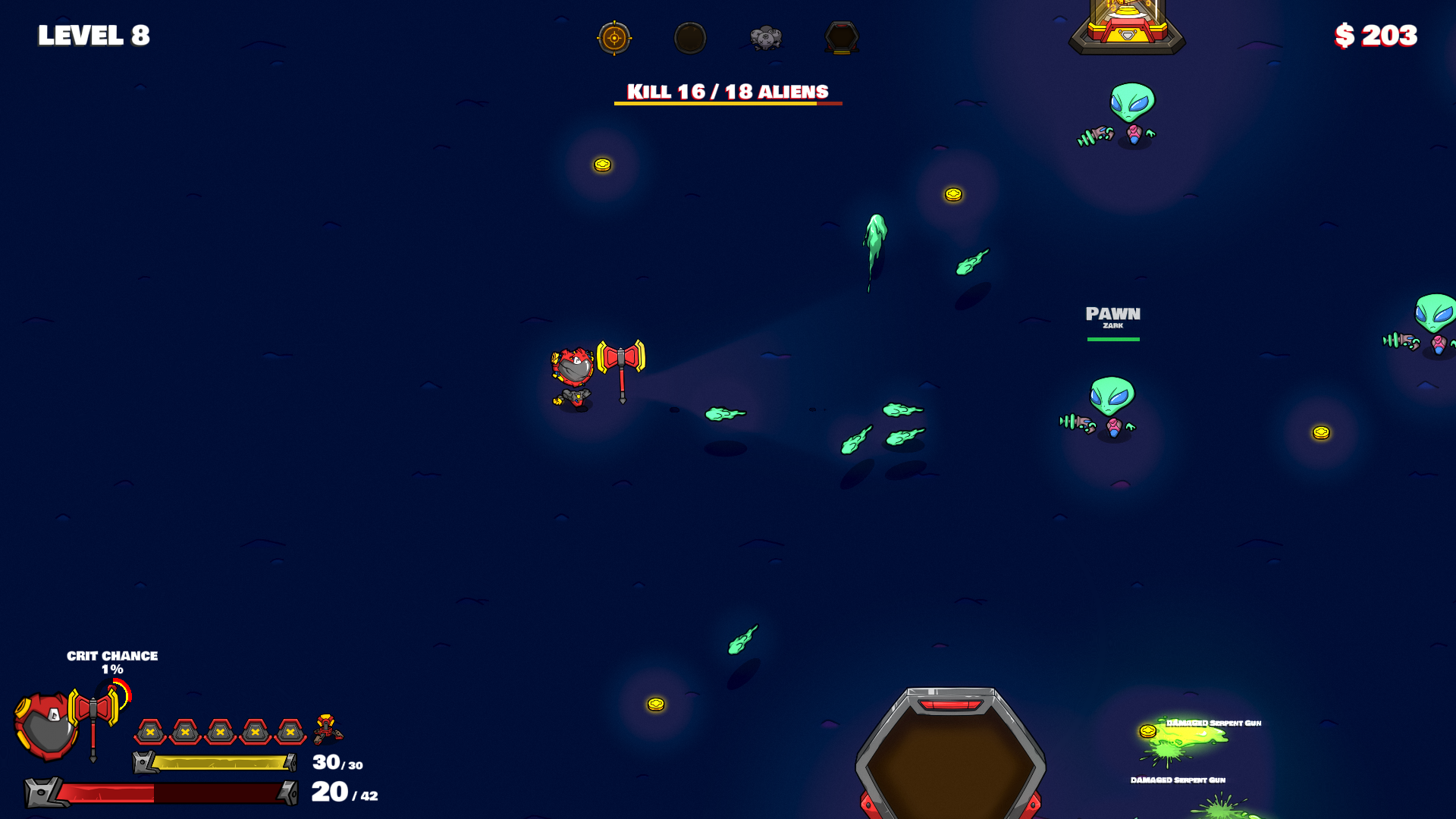Select the LEVEL 8 heading
This screenshot has height=819, width=1456.
pyautogui.click(x=93, y=35)
